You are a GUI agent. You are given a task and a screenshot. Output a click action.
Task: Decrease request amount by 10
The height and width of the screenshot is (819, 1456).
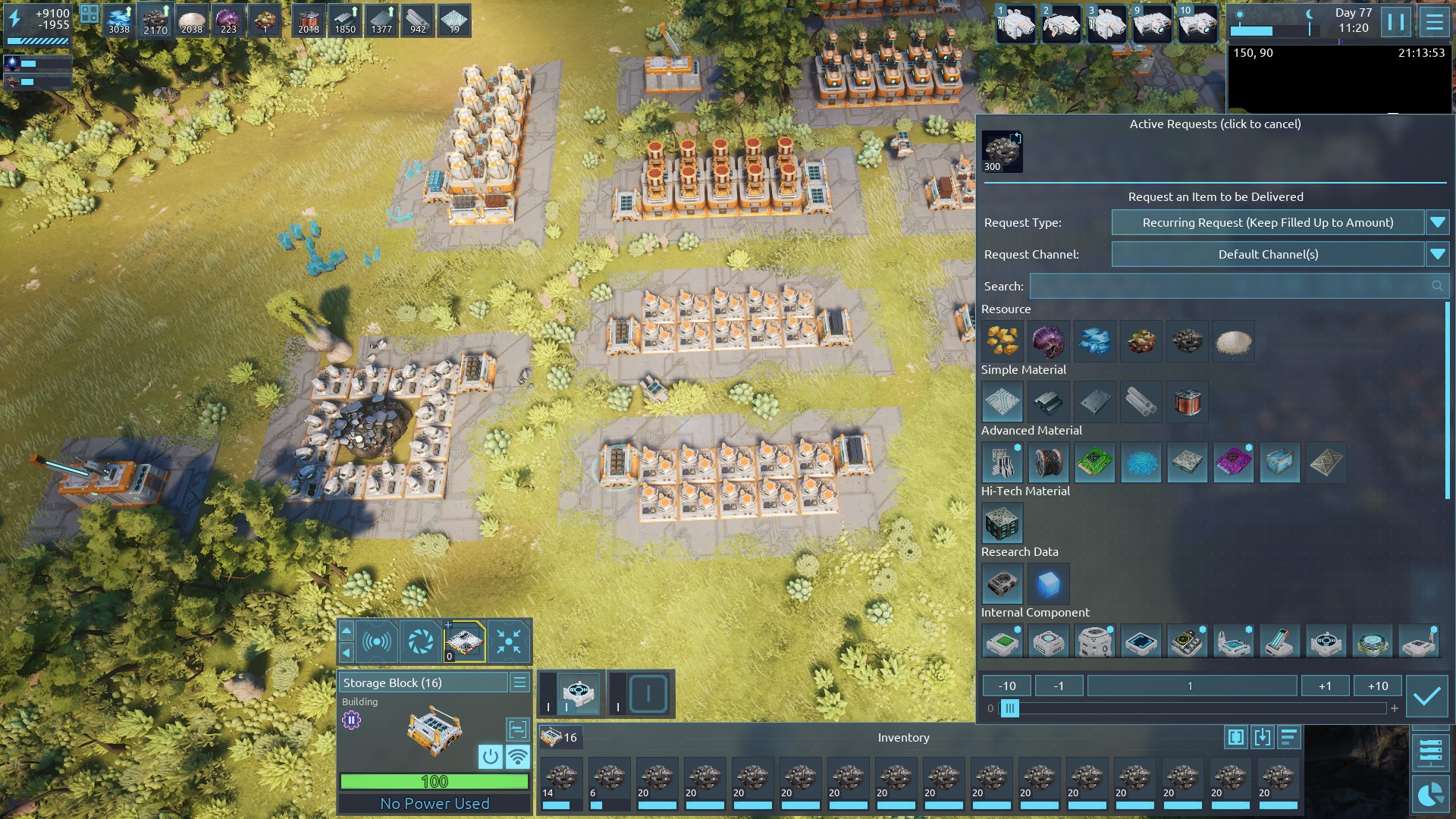pos(1006,686)
